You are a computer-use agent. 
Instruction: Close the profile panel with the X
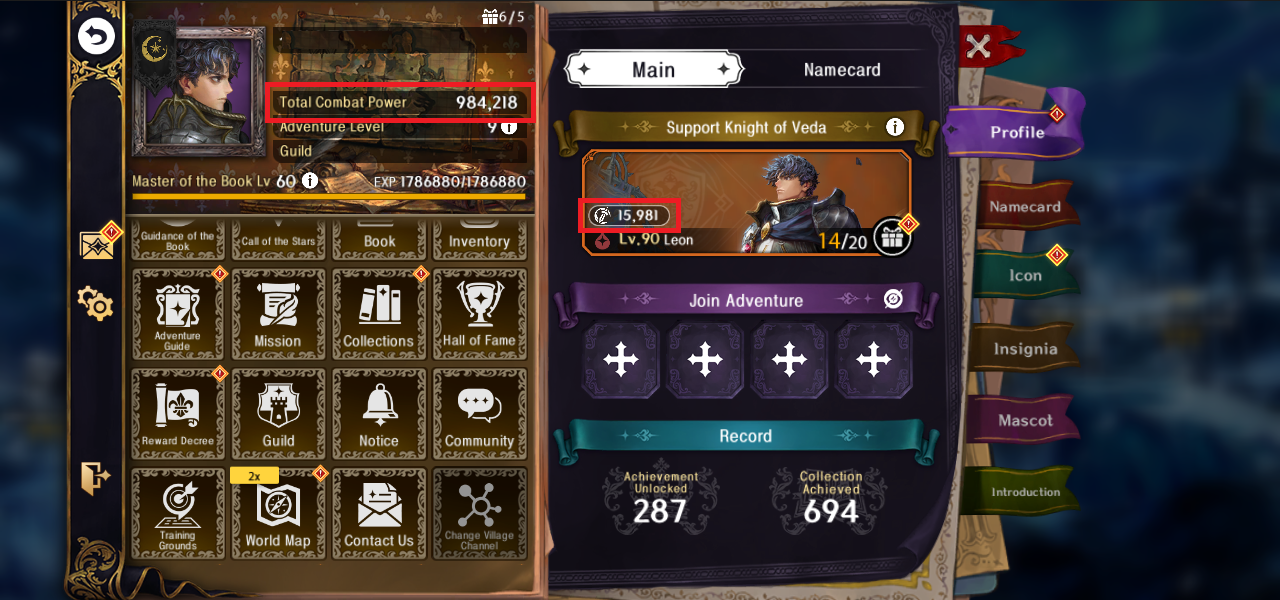coord(980,46)
